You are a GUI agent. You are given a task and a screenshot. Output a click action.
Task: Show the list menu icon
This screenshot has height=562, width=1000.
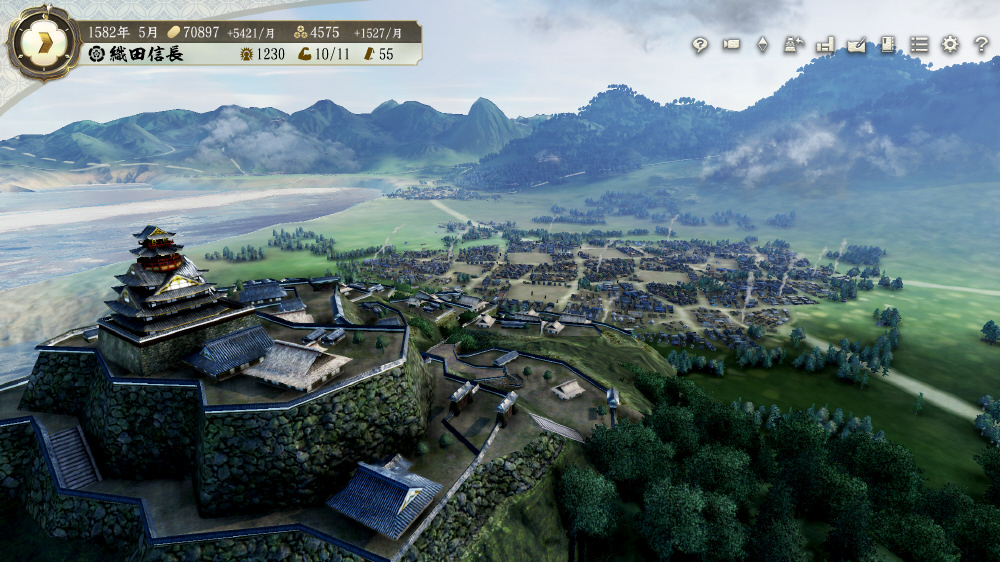click(x=919, y=45)
